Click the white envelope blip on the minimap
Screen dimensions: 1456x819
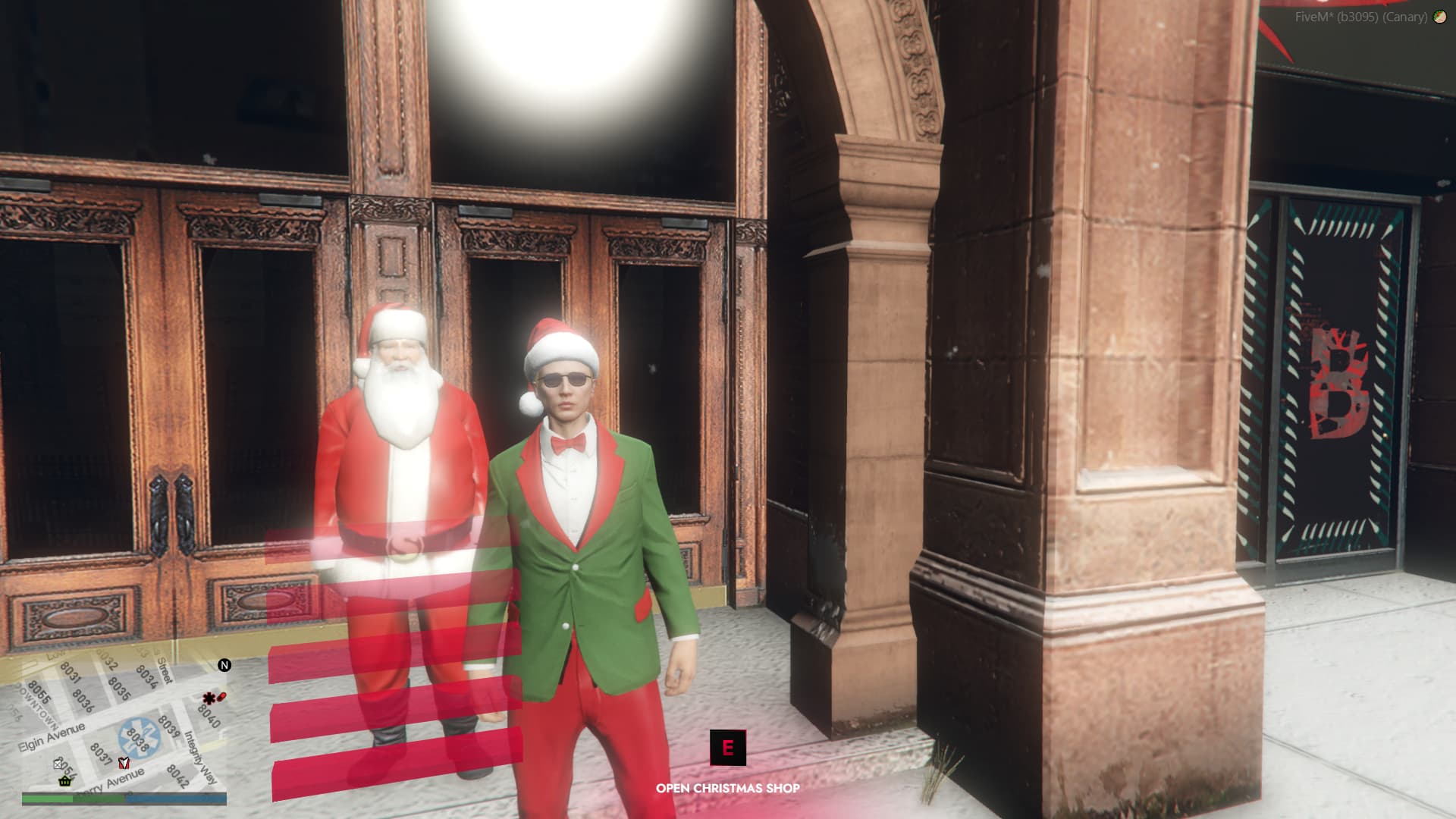(57, 764)
